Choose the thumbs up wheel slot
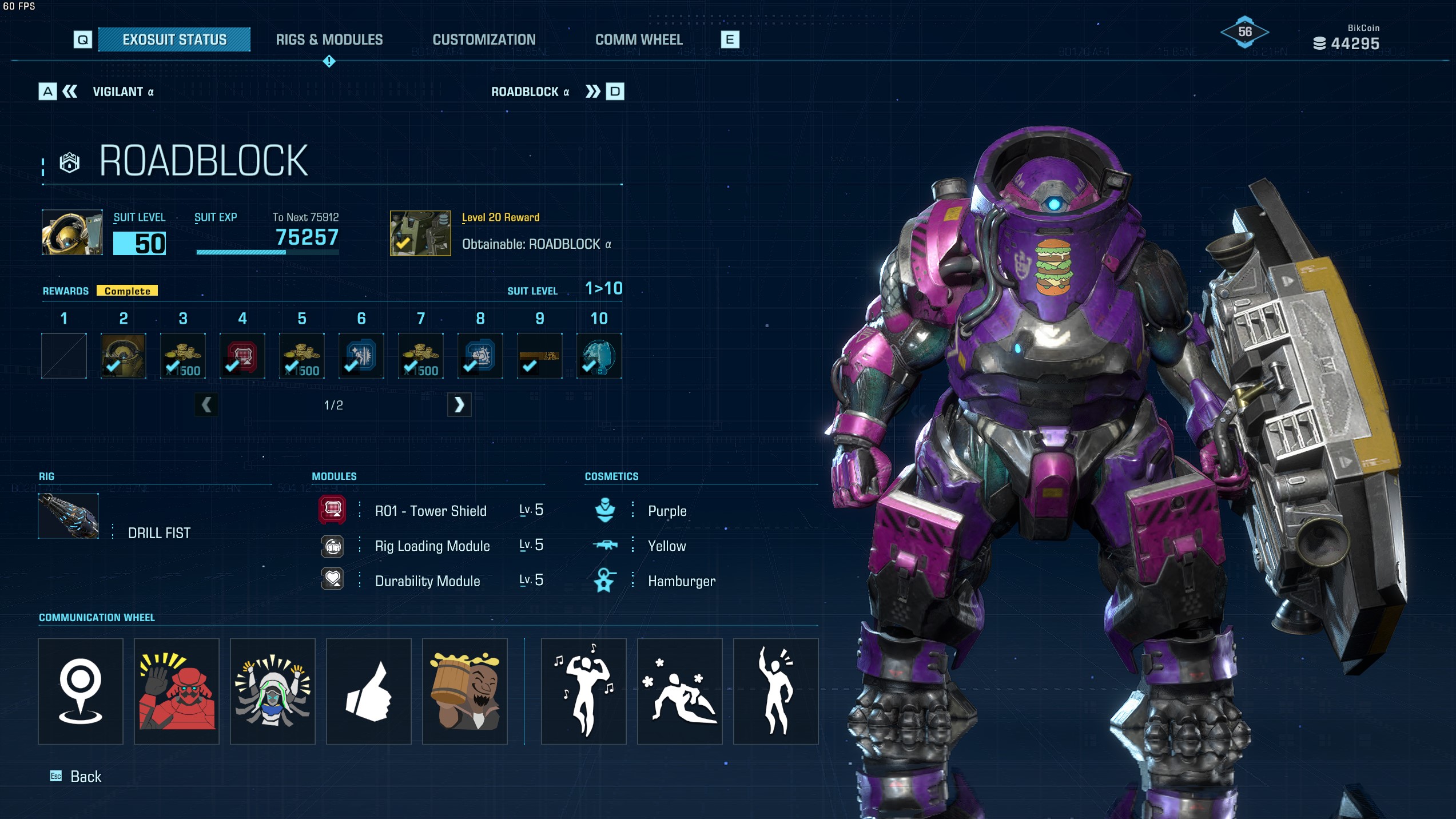This screenshot has height=819, width=1456. tap(369, 691)
